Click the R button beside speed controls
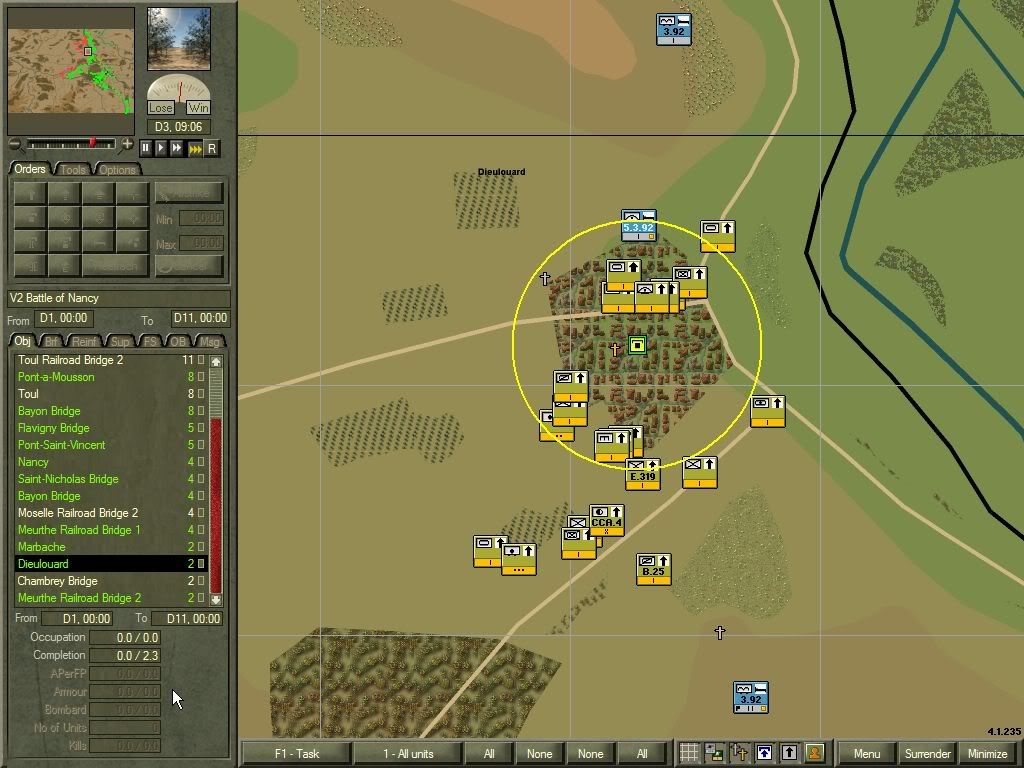Viewport: 1024px width, 768px height. 211,148
